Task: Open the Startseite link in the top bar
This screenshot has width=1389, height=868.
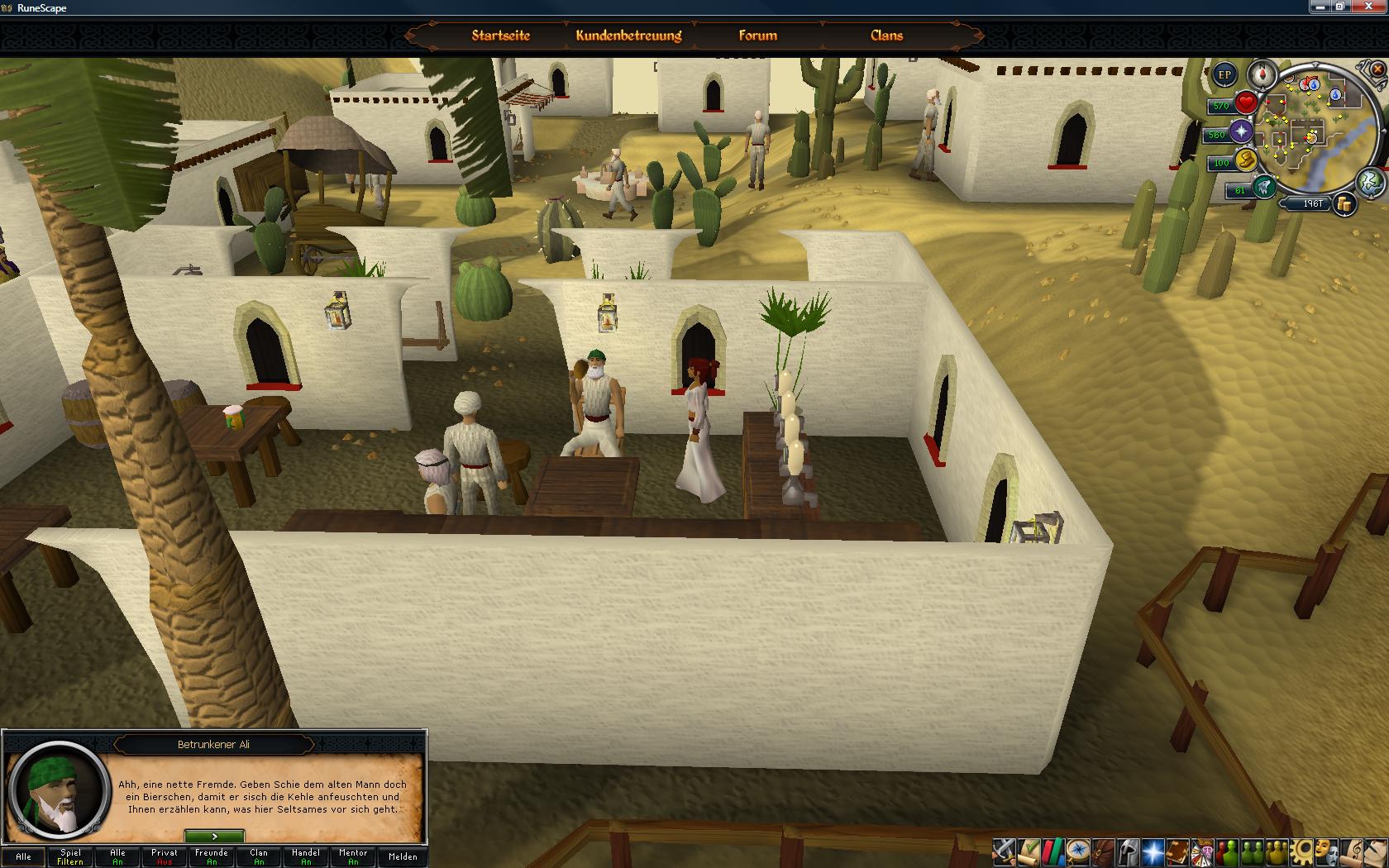Action: (500, 36)
